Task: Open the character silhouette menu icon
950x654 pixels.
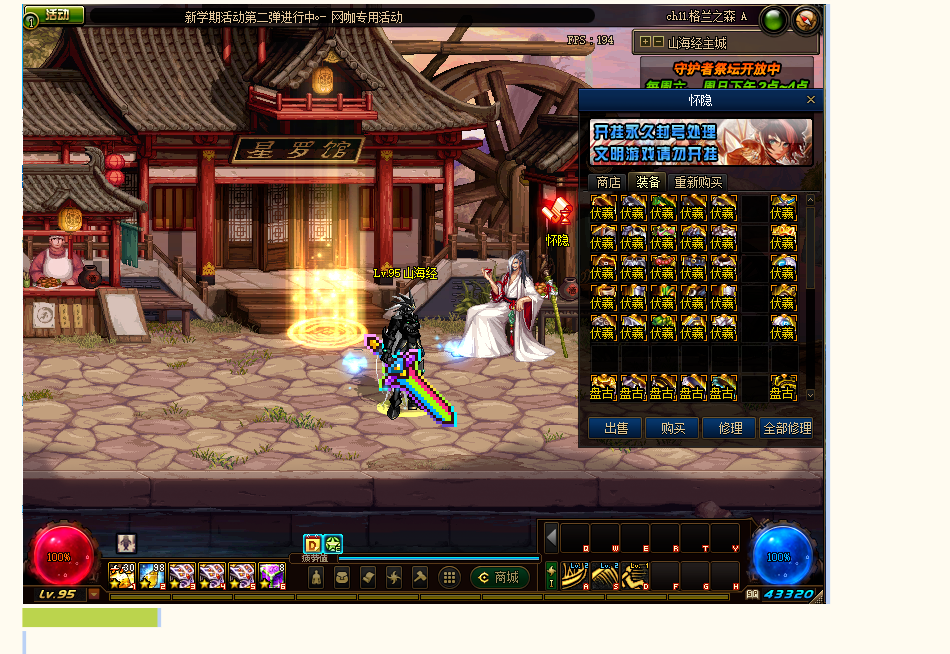Action: (316, 578)
